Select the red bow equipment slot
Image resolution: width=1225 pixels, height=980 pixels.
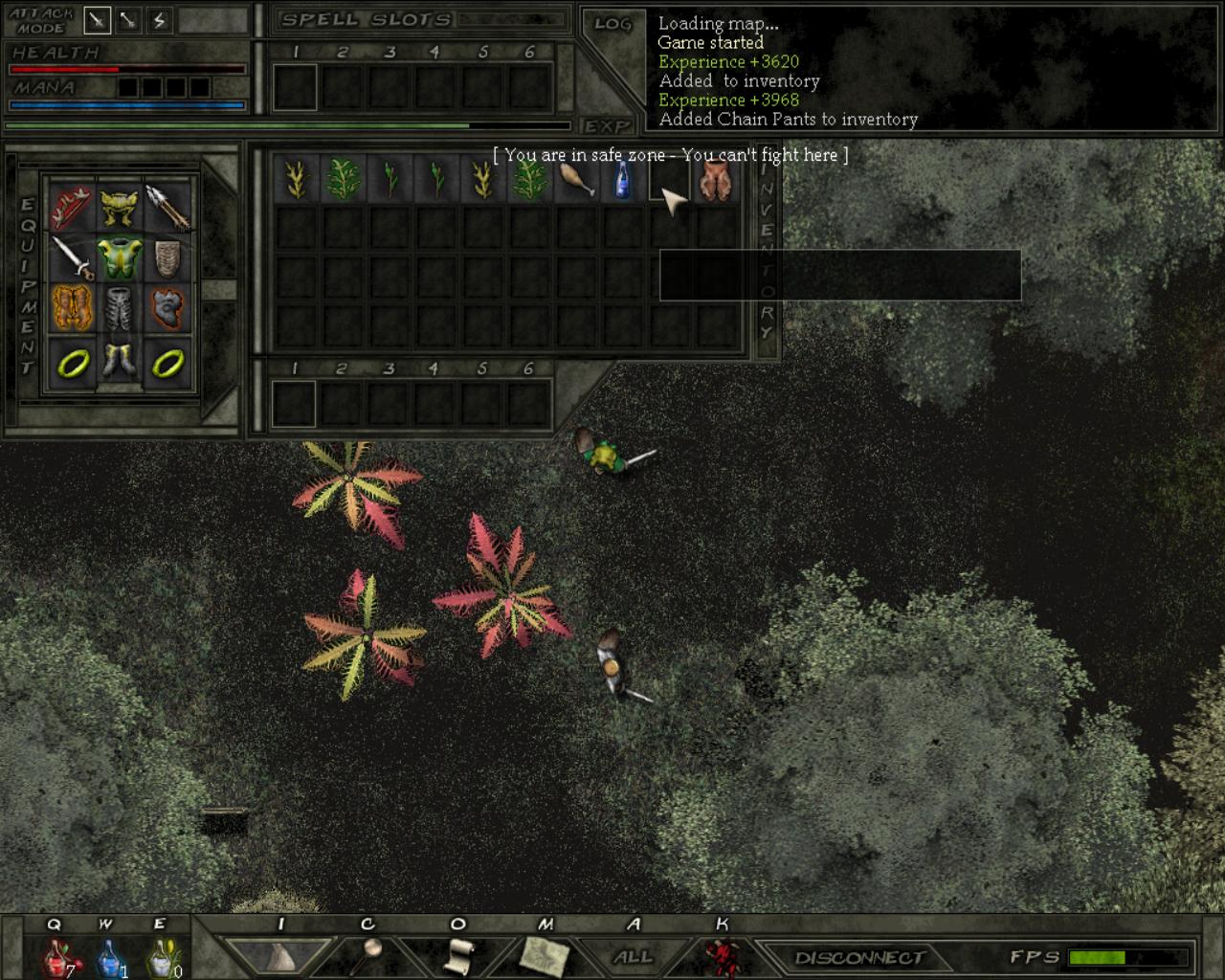click(72, 206)
